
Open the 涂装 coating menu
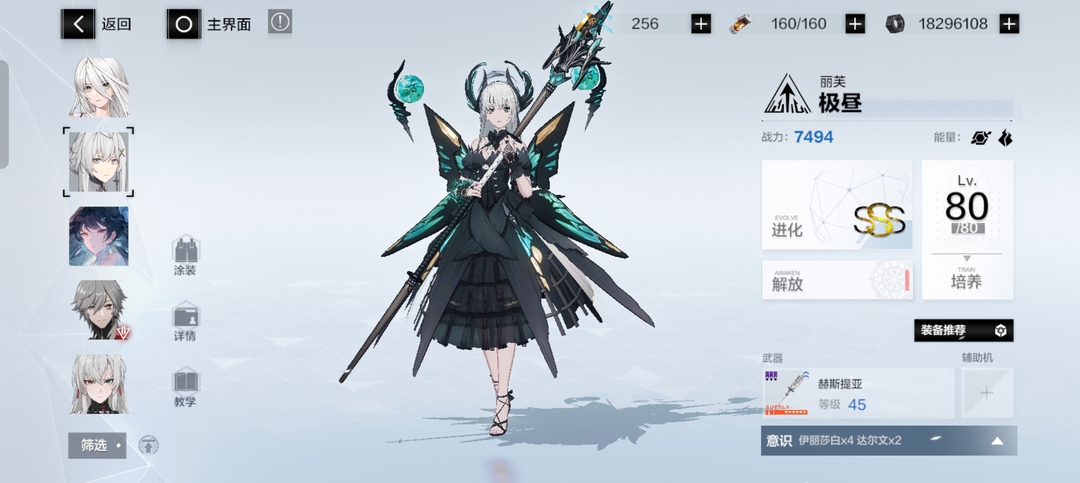coord(185,256)
